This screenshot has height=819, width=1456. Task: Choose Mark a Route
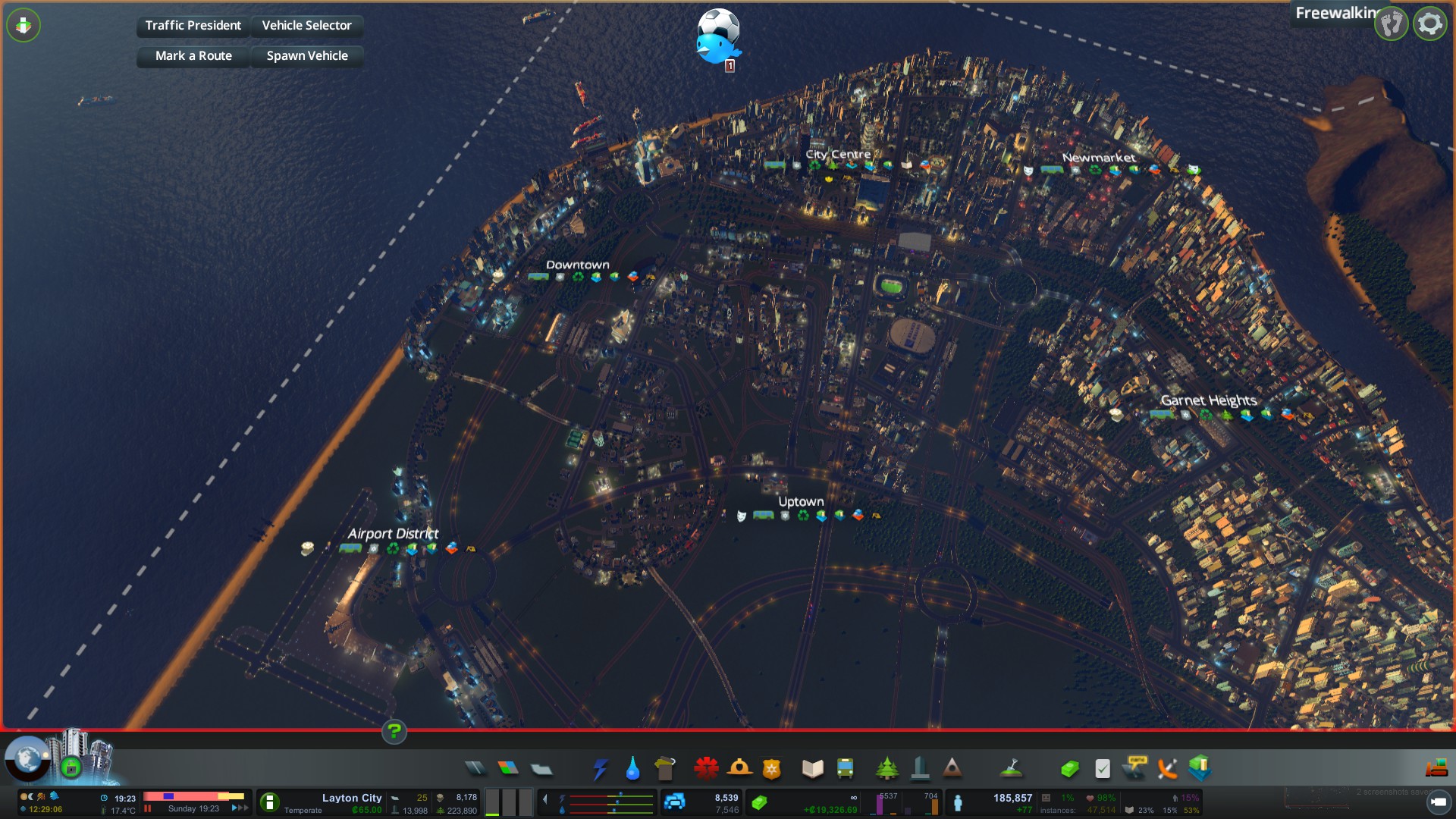193,56
